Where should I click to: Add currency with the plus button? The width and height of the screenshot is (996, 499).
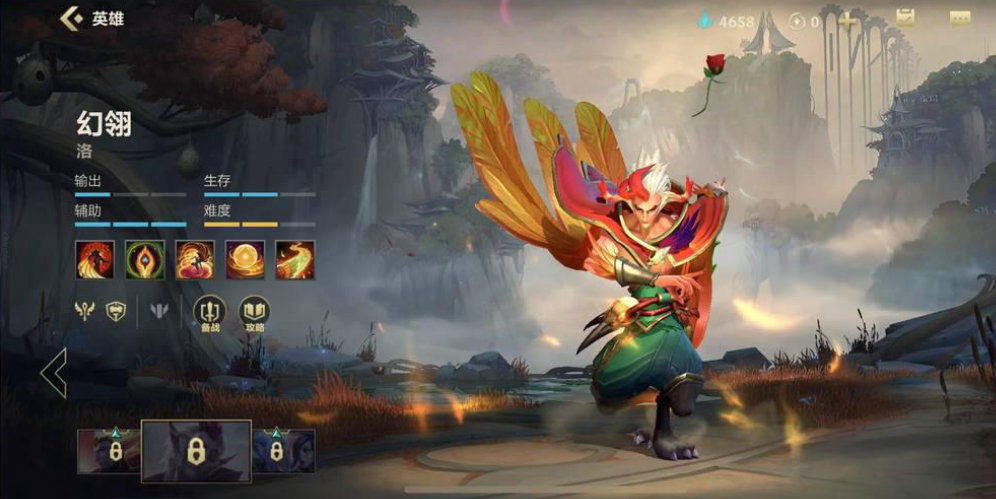848,20
